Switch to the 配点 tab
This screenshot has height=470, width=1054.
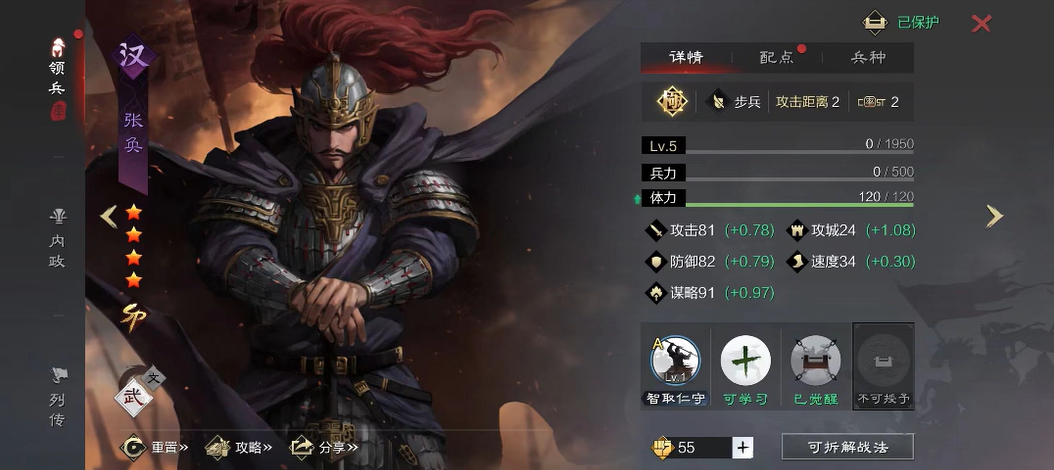(x=776, y=58)
